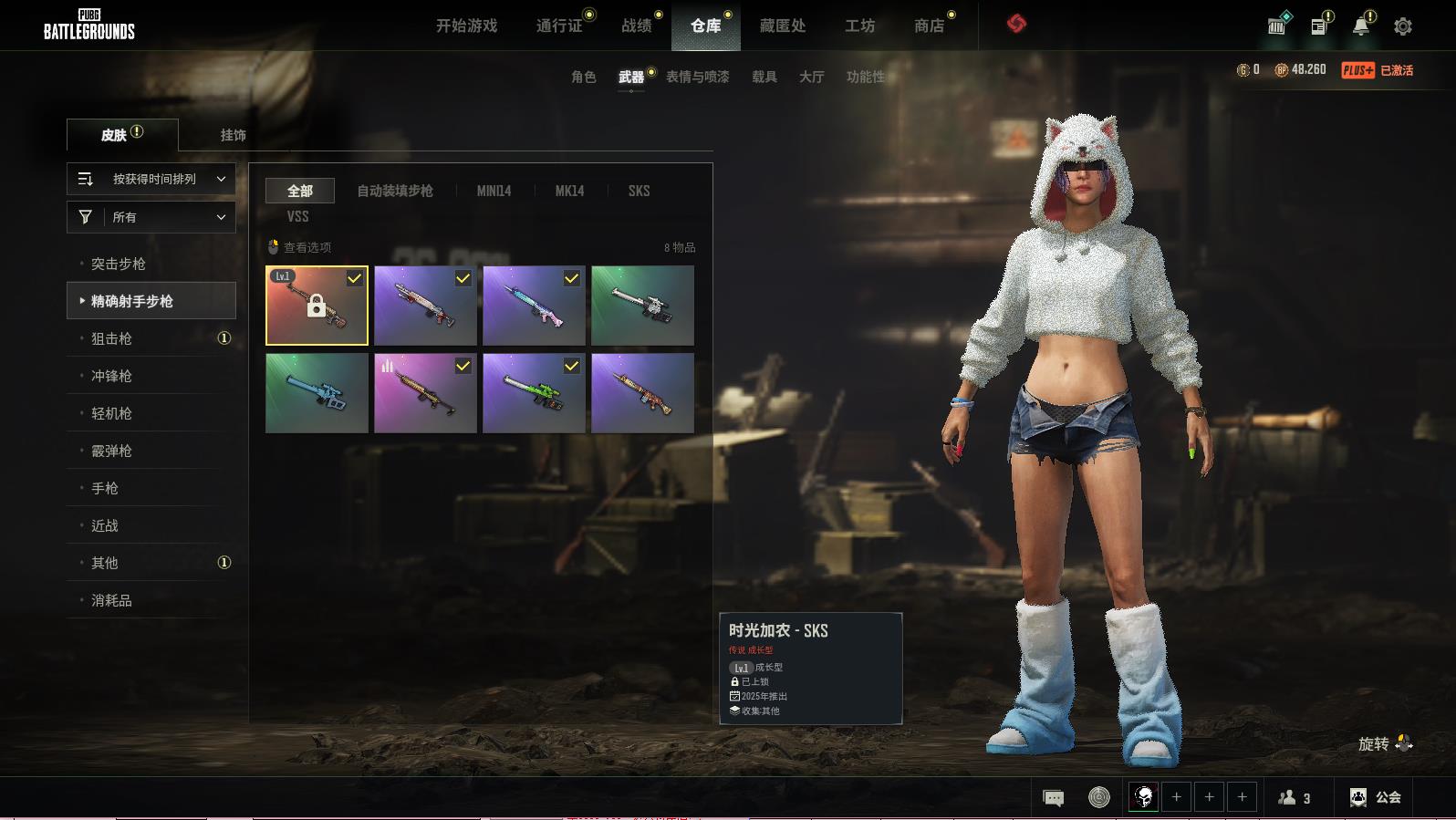Select the green scoped rifle skin
Screen dimensions: 1456x820
(x=534, y=393)
